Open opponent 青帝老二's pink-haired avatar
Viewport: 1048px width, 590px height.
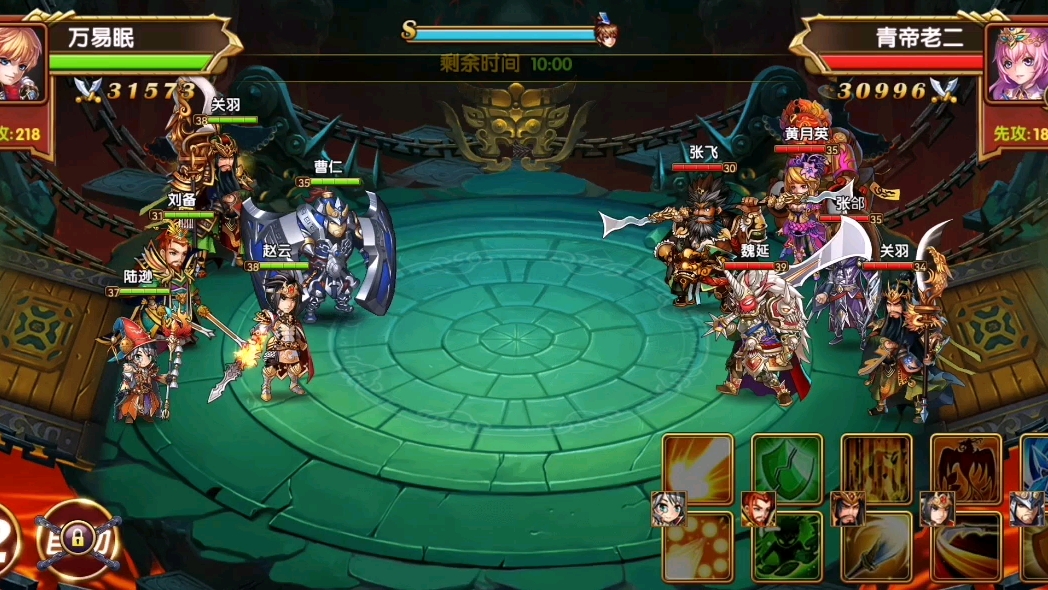coord(1018,62)
